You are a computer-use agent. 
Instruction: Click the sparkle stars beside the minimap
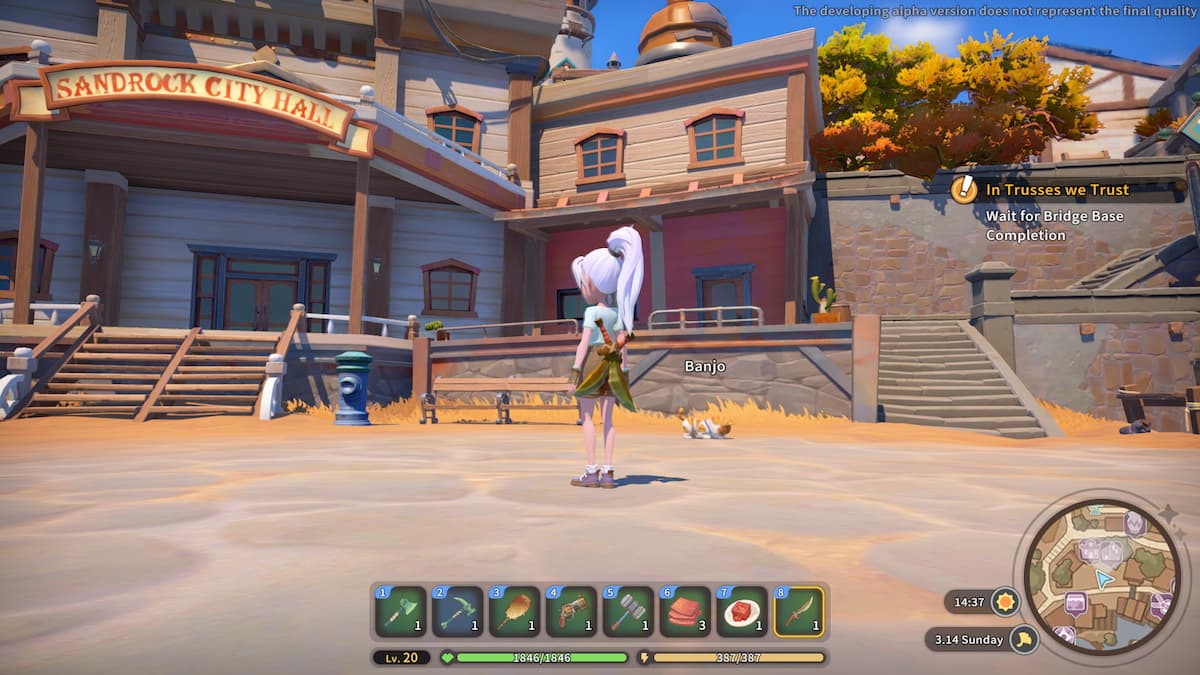tap(1167, 516)
